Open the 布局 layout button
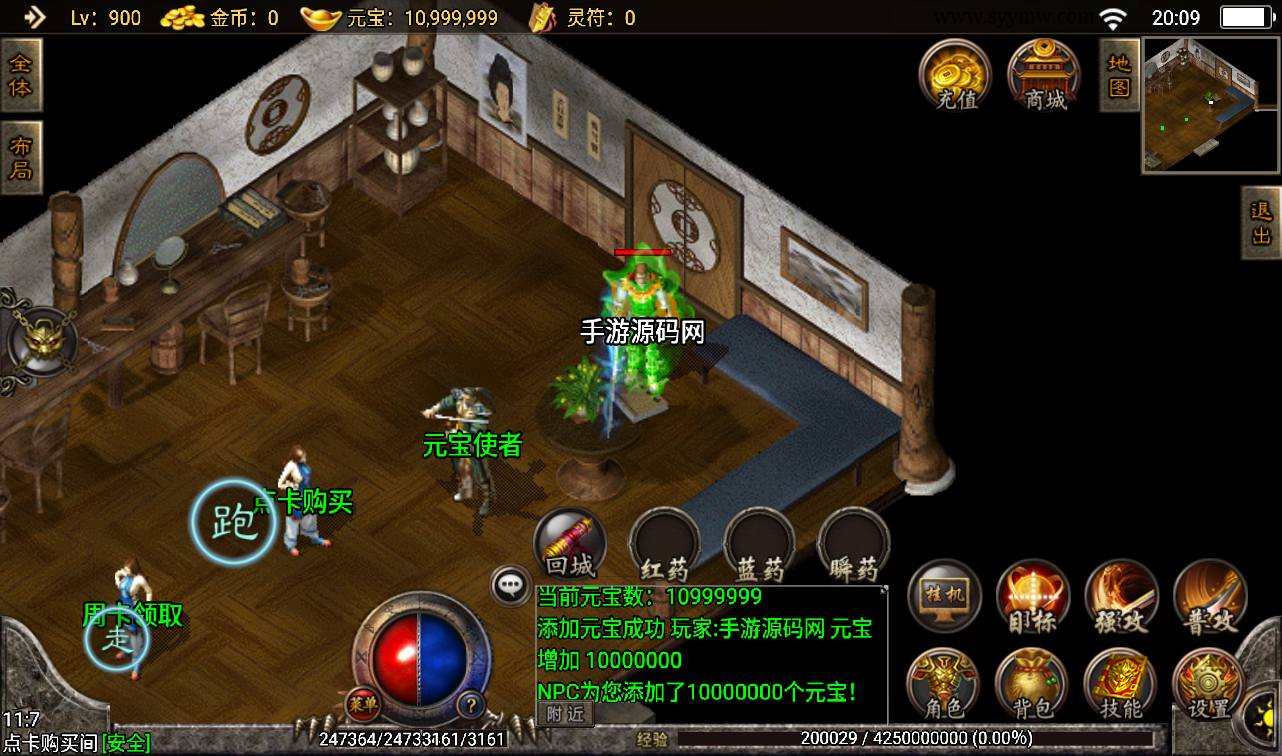This screenshot has height=756, width=1282. click(20, 158)
